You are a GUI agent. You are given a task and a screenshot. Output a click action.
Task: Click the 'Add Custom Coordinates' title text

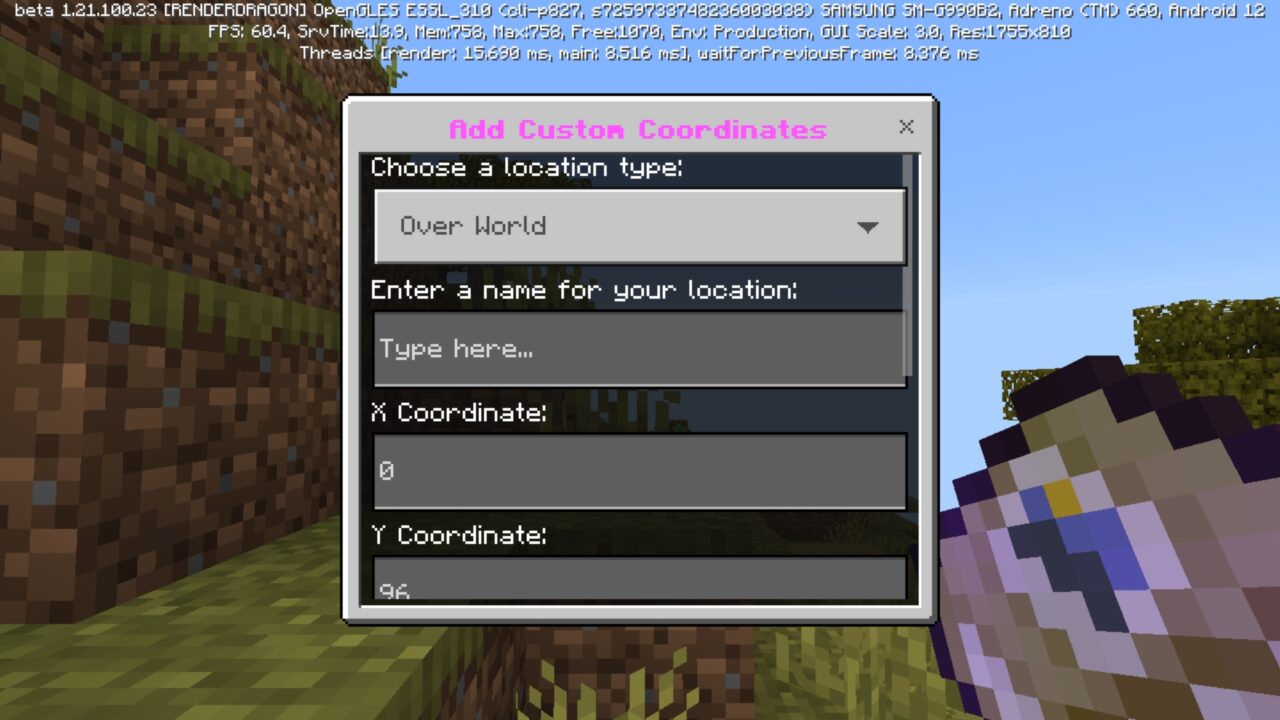point(640,129)
